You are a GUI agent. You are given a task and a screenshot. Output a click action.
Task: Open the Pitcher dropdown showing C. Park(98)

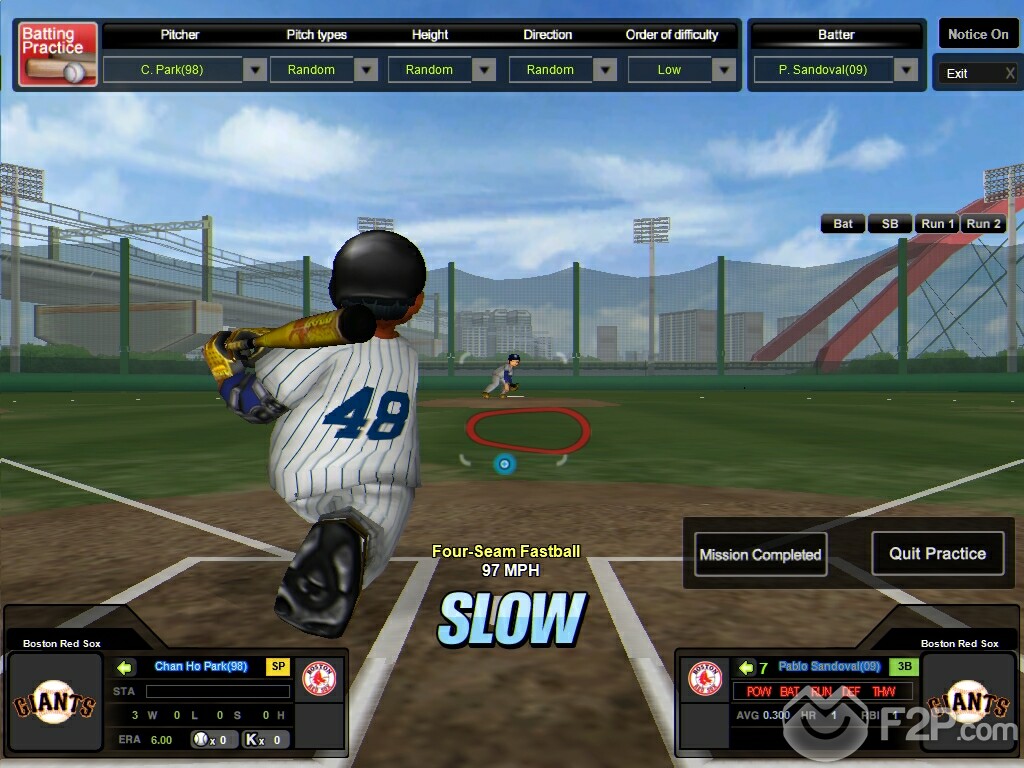[x=255, y=70]
